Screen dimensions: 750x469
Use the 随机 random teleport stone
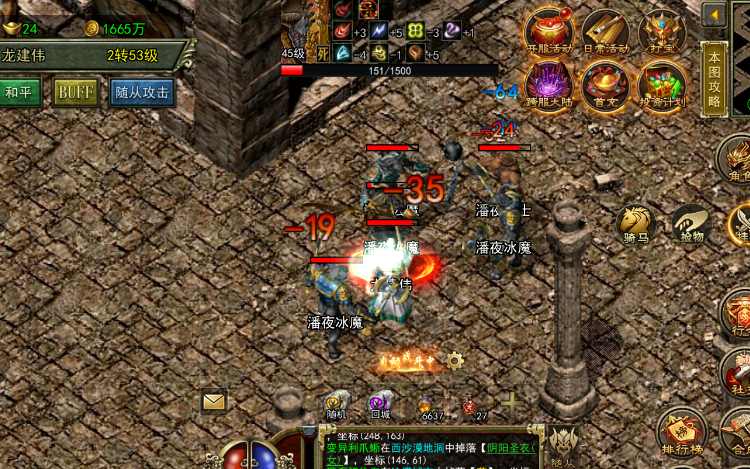337,403
